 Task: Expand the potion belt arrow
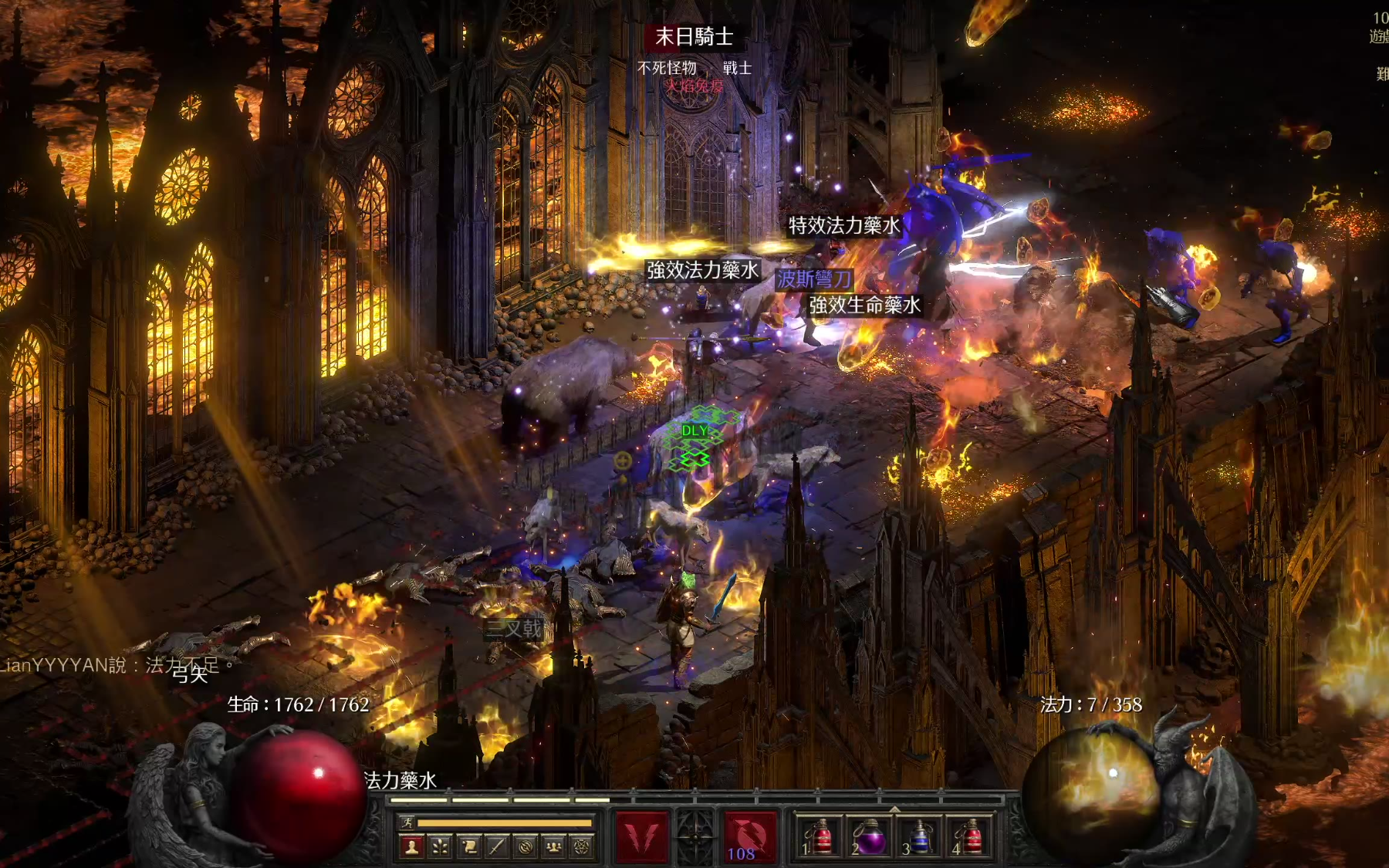pyautogui.click(x=894, y=809)
